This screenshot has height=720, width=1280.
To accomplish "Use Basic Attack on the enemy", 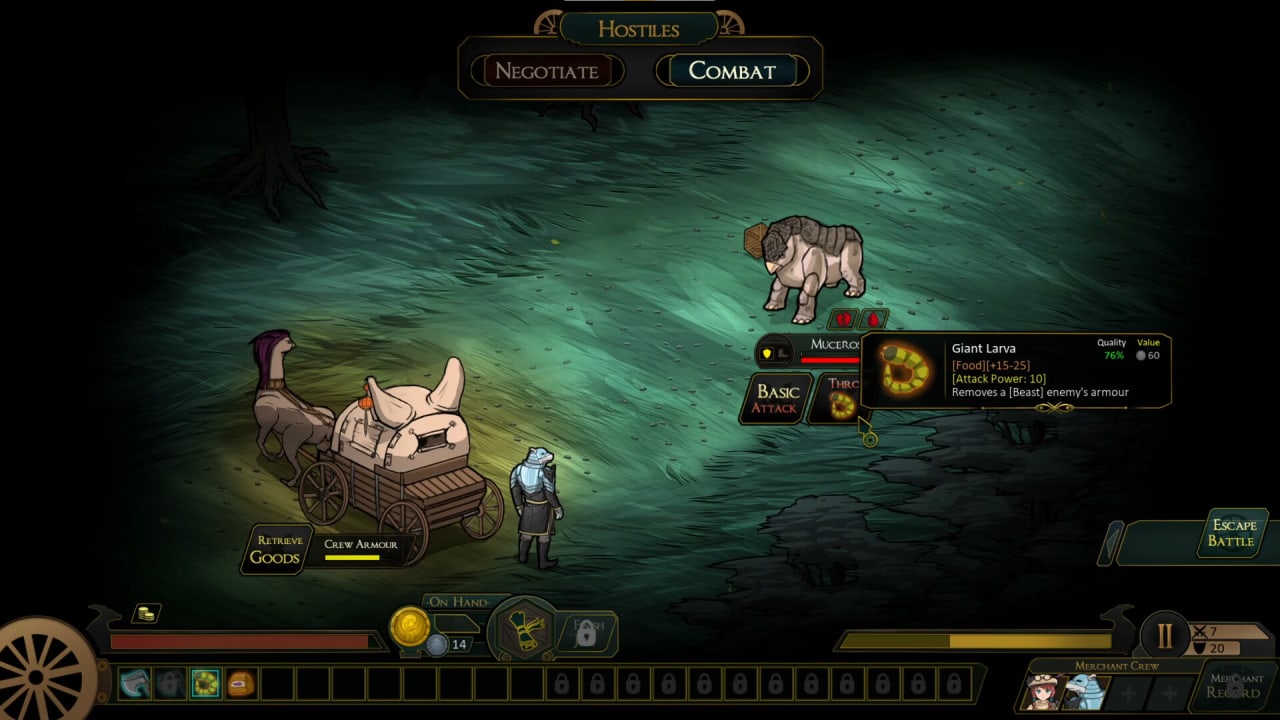I will pyautogui.click(x=777, y=398).
